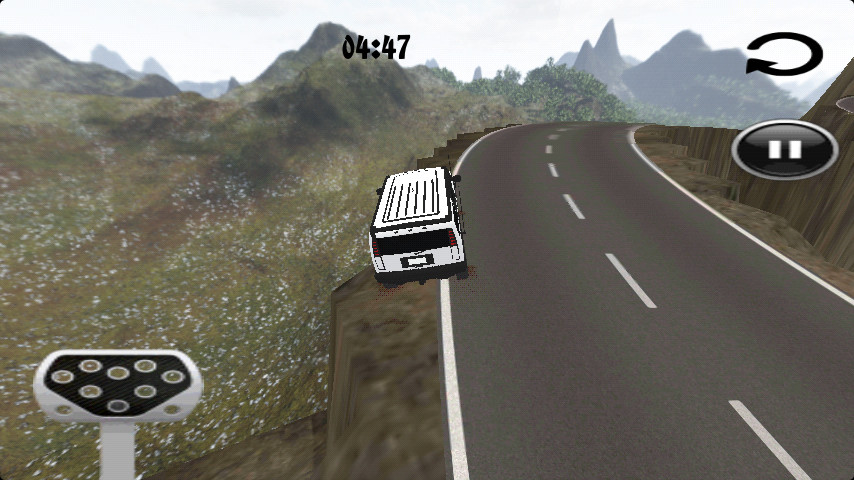Pause the game with the oval button
The width and height of the screenshot is (854, 480).
pyautogui.click(x=785, y=149)
